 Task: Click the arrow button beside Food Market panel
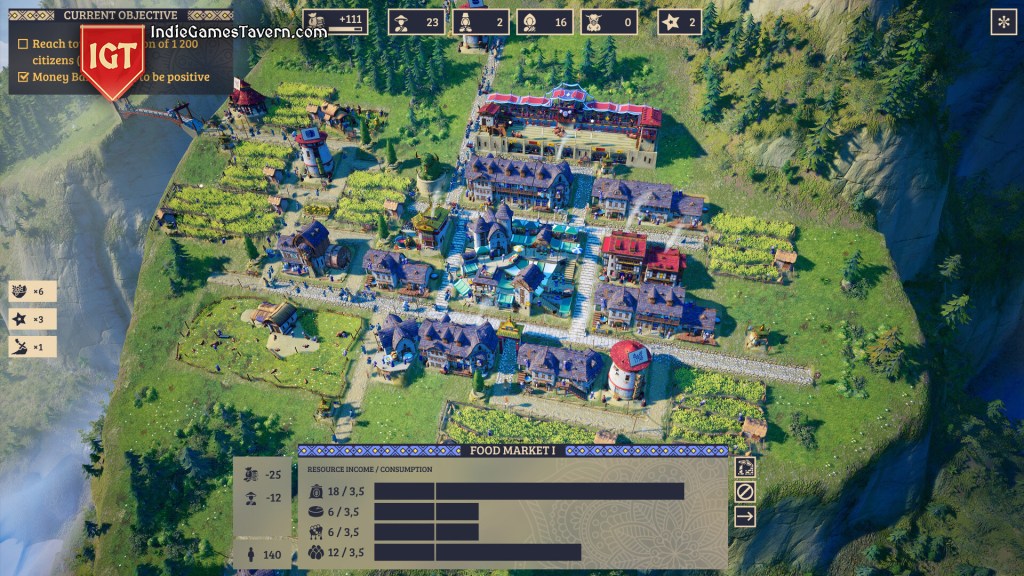(x=745, y=517)
